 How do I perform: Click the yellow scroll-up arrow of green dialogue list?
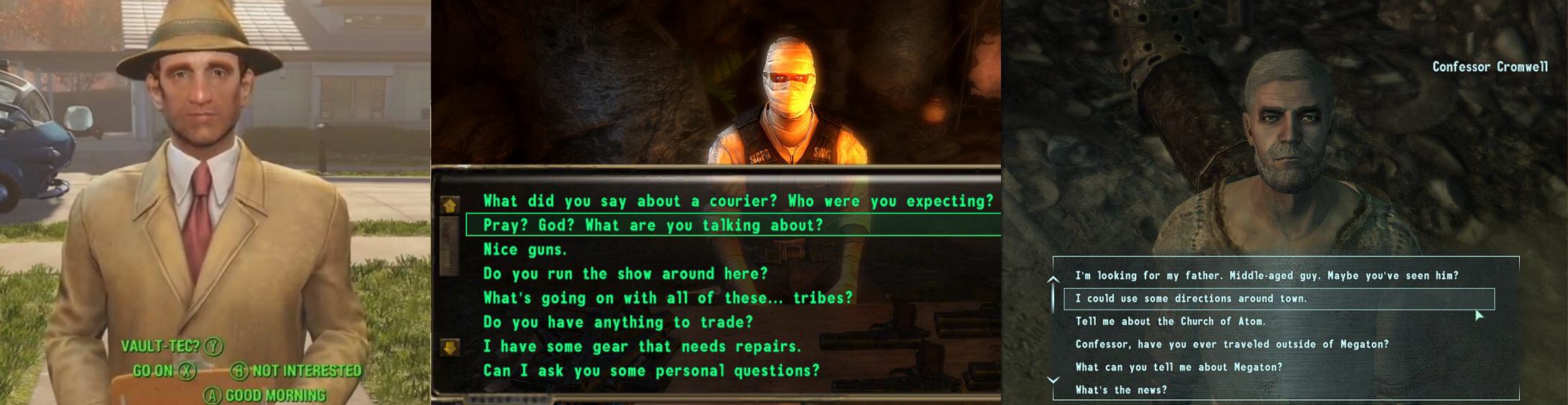tap(450, 206)
